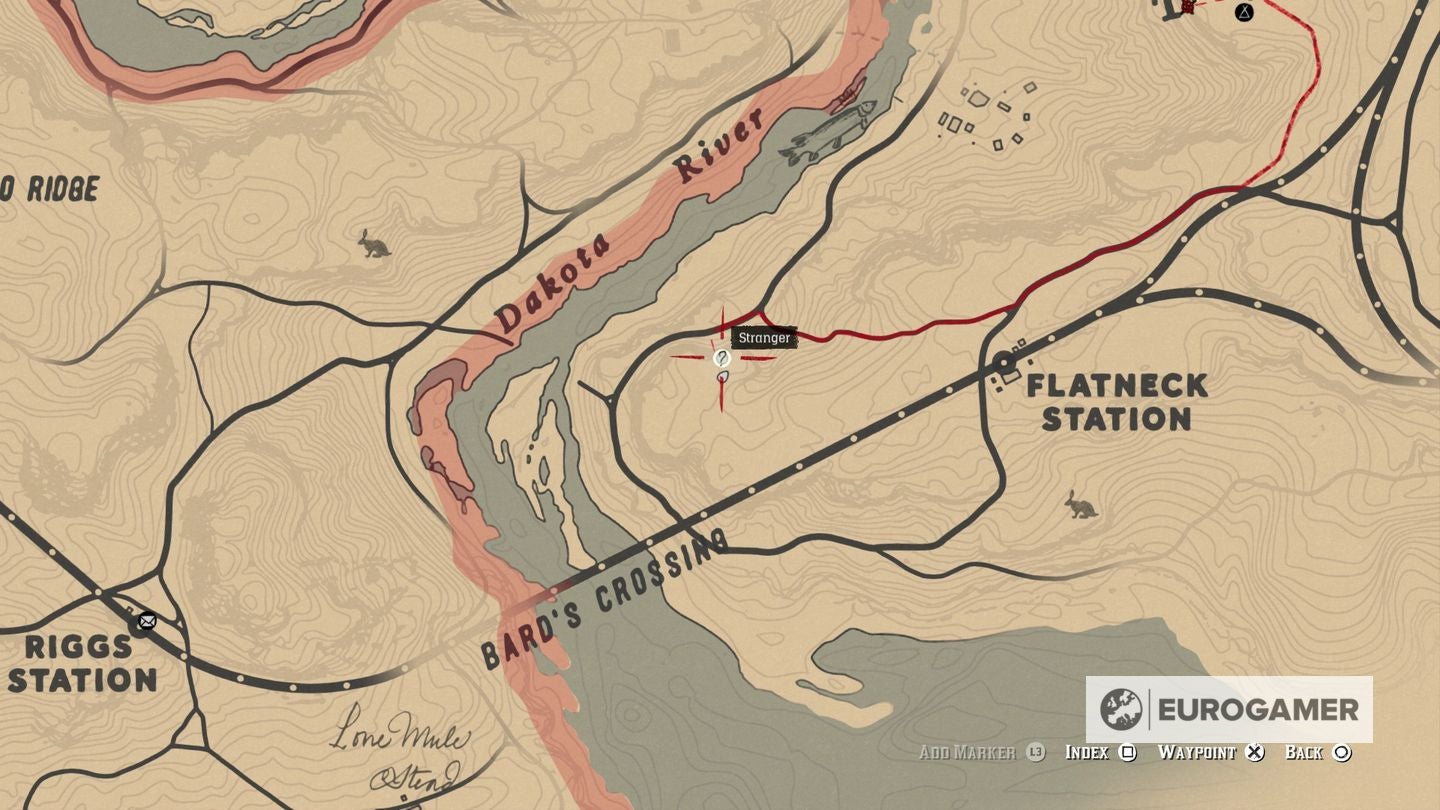Click the Flatneck Station train station icon
This screenshot has width=1440, height=810.
tap(1003, 362)
